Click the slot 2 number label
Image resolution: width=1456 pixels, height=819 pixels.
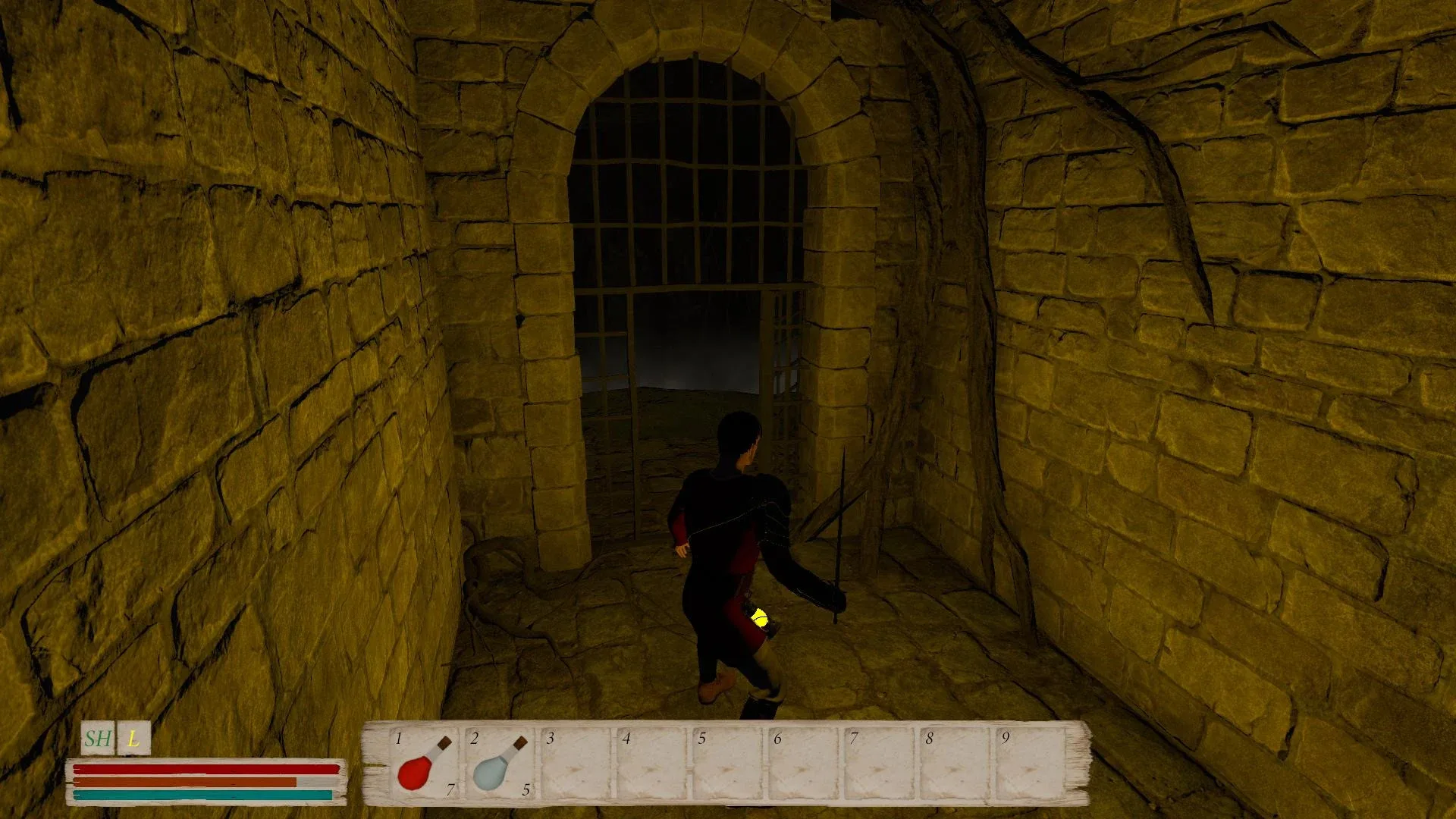pos(474,739)
